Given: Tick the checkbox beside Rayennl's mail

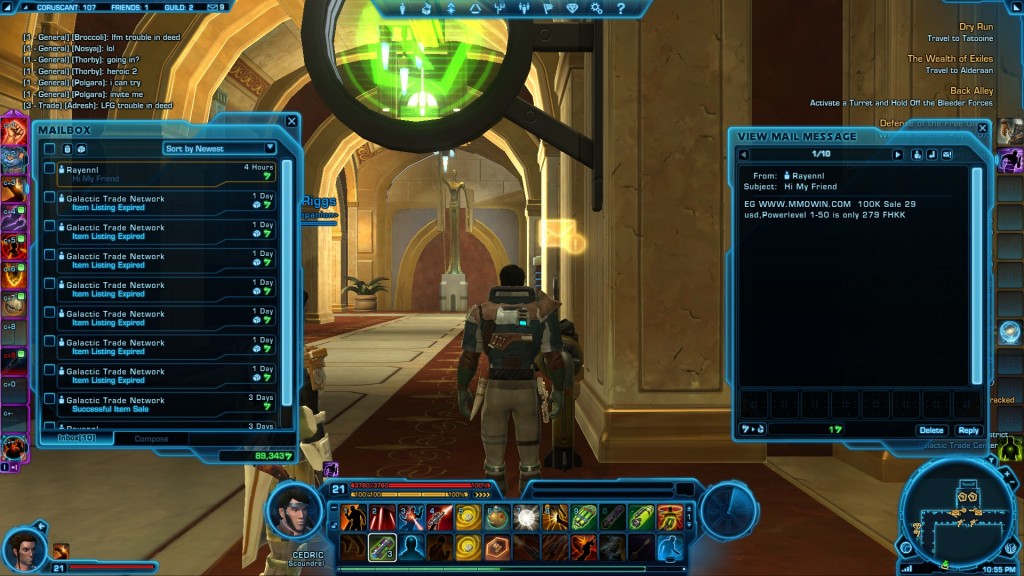Looking at the screenshot, I should [x=49, y=168].
